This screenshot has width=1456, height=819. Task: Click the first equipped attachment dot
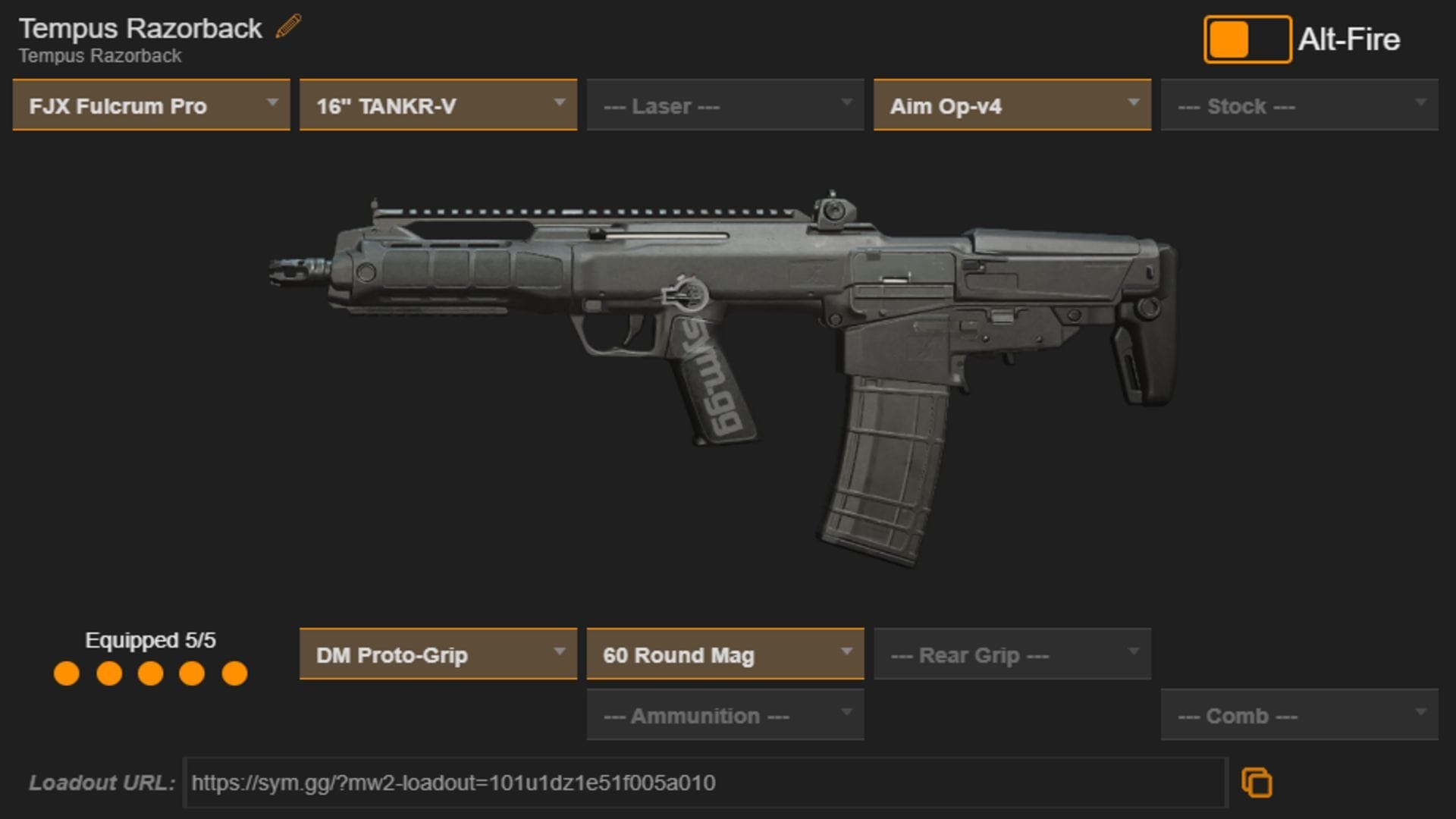65,672
